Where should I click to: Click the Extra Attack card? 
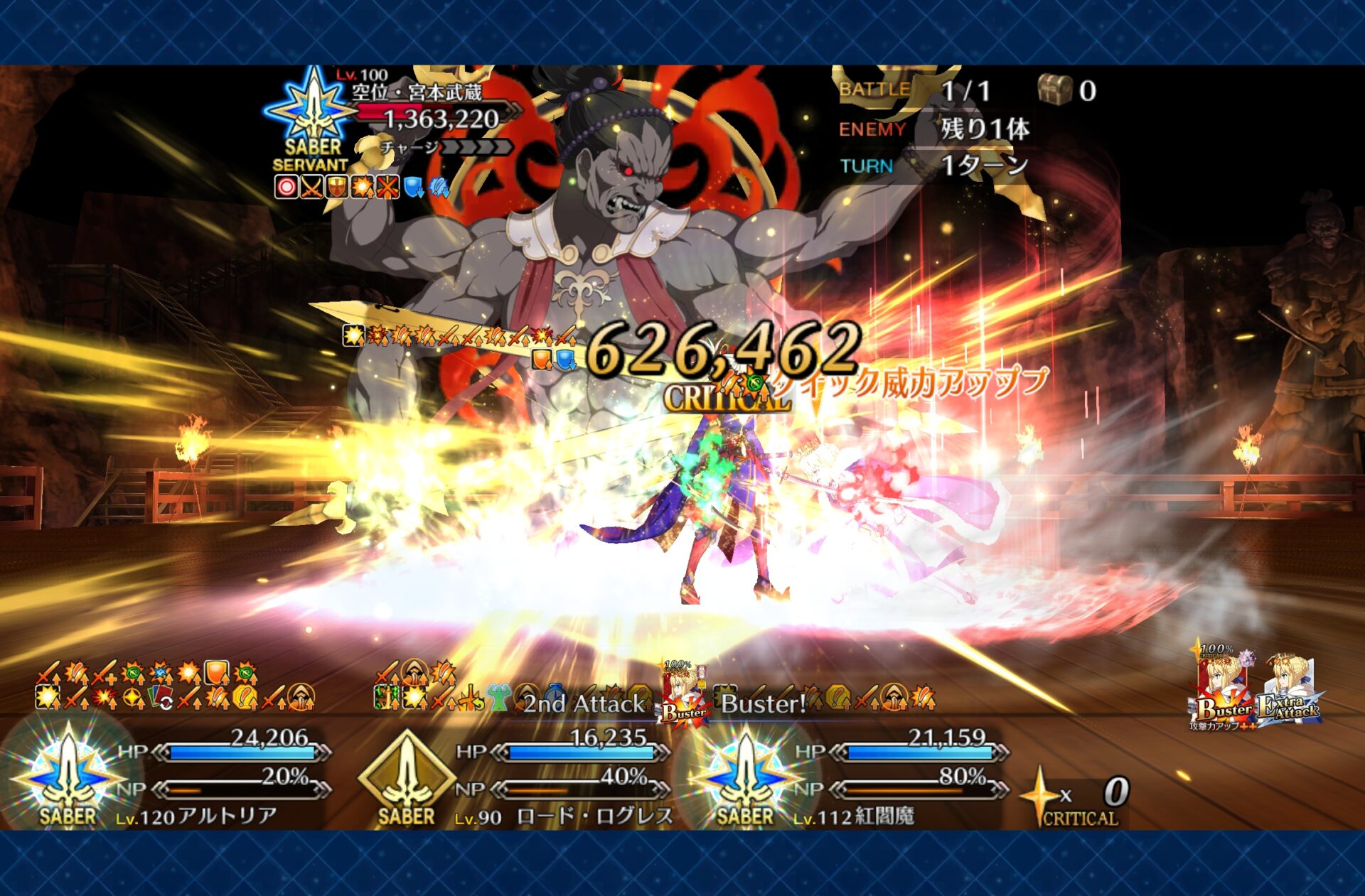(1289, 691)
